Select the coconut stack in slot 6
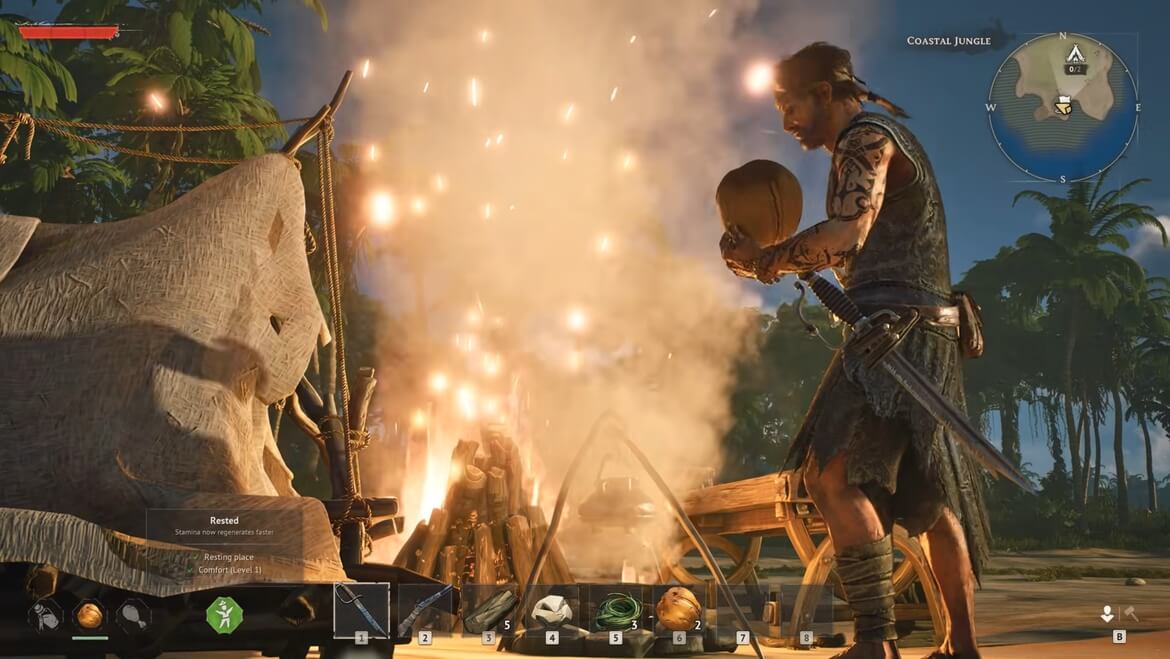 678,609
